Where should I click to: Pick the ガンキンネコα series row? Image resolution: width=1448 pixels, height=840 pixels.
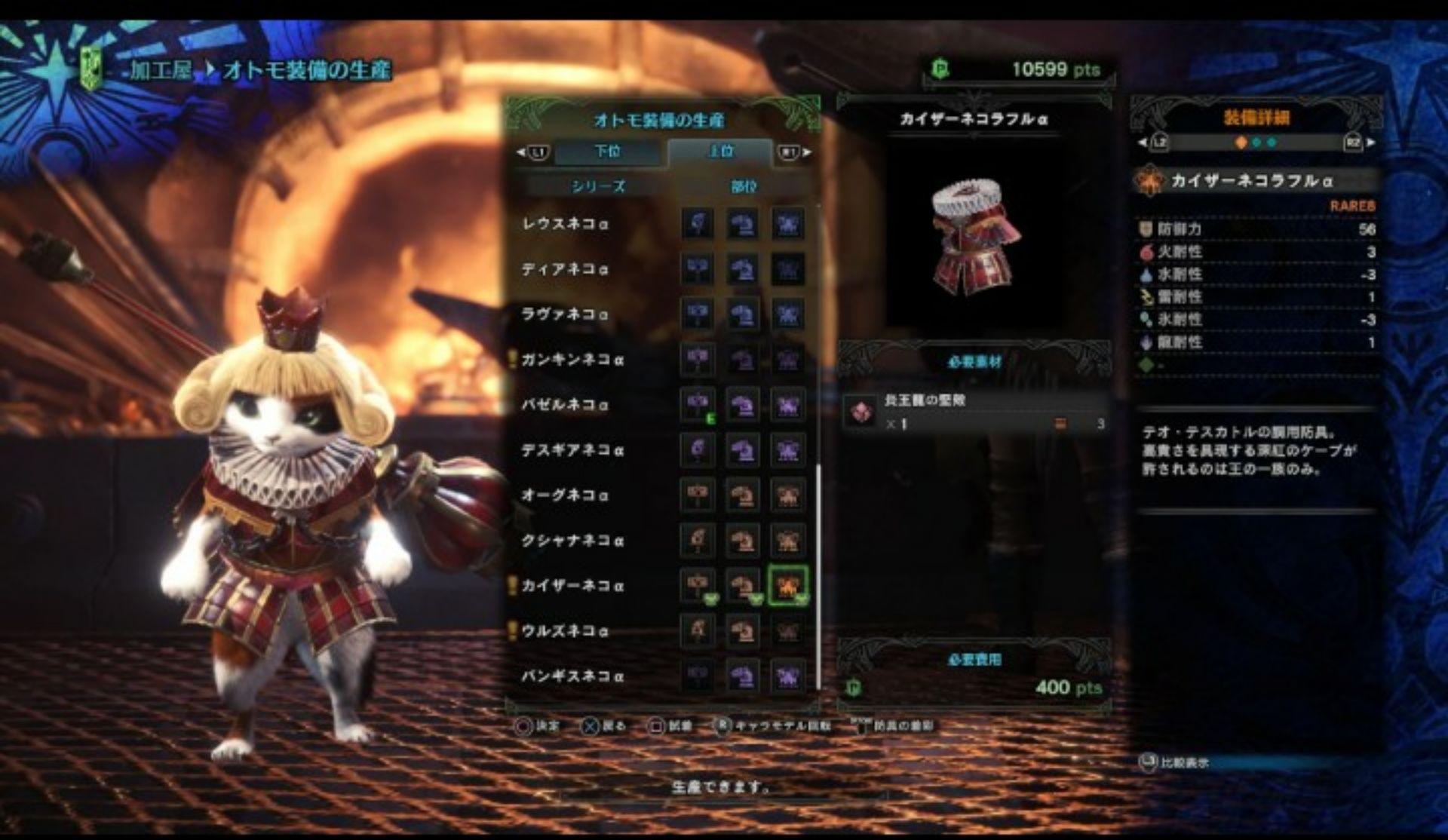(x=572, y=360)
